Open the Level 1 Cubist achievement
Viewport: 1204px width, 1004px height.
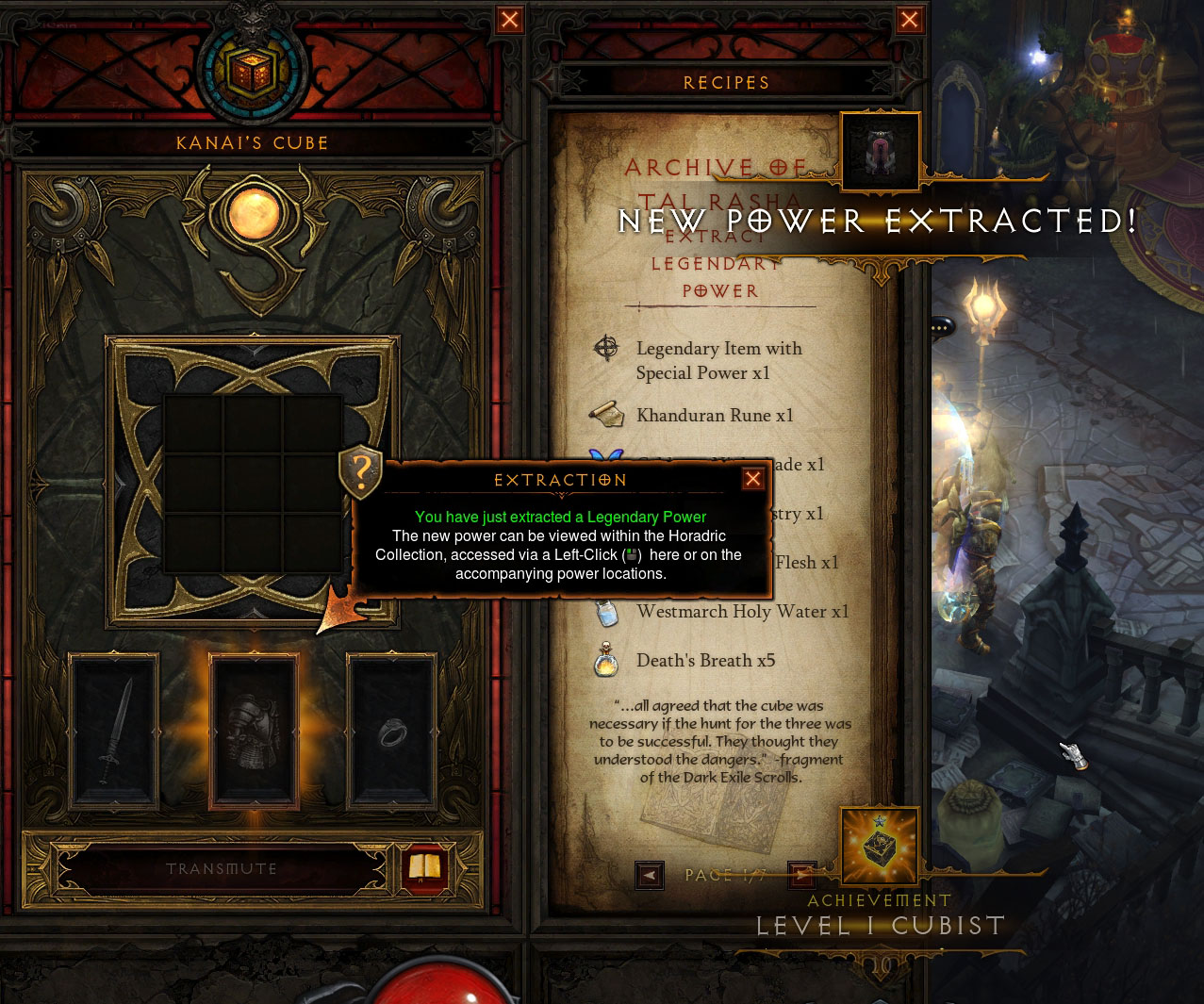tap(880, 845)
